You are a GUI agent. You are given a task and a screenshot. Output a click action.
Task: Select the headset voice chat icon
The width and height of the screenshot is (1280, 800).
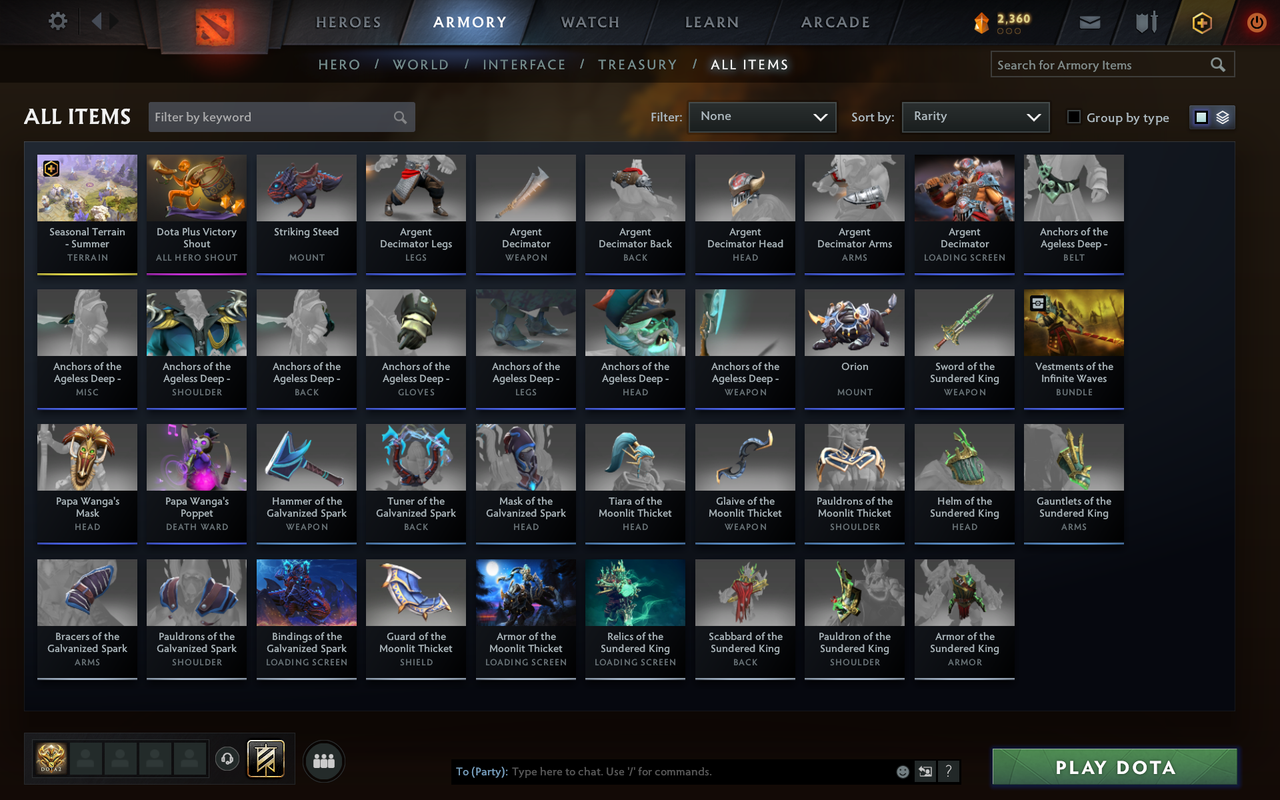coord(227,760)
